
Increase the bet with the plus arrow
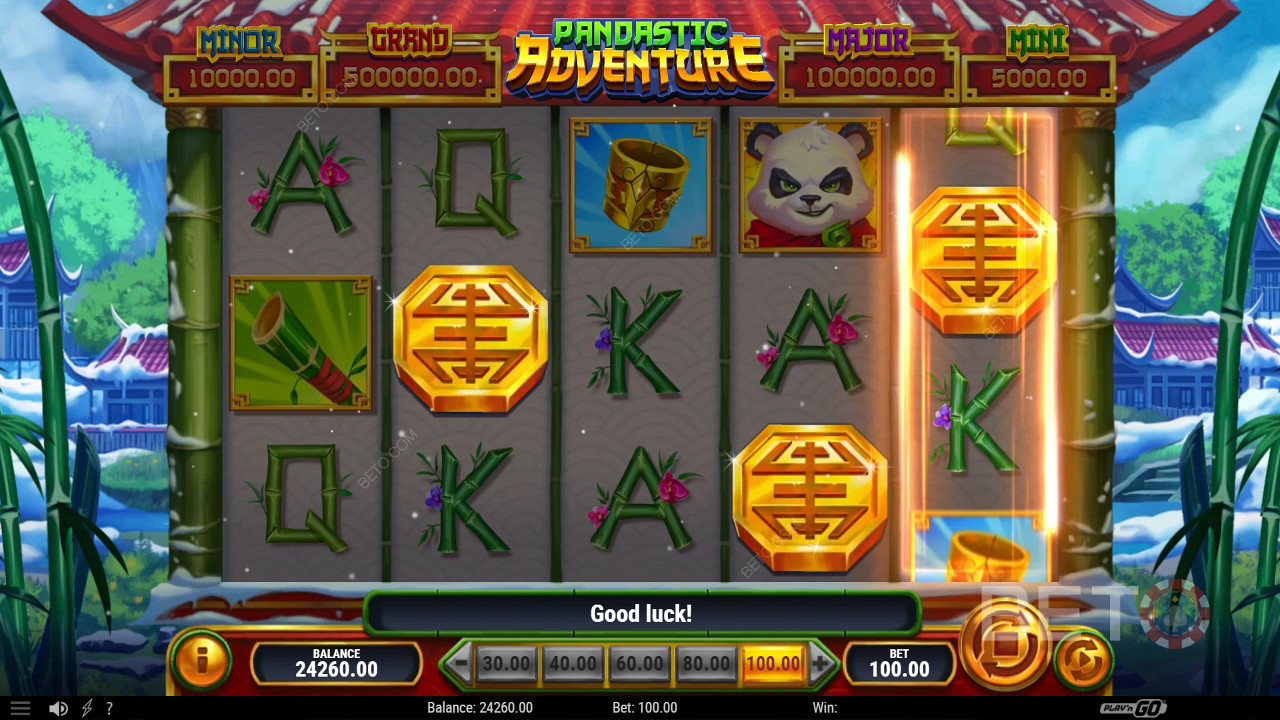pyautogui.click(x=821, y=663)
